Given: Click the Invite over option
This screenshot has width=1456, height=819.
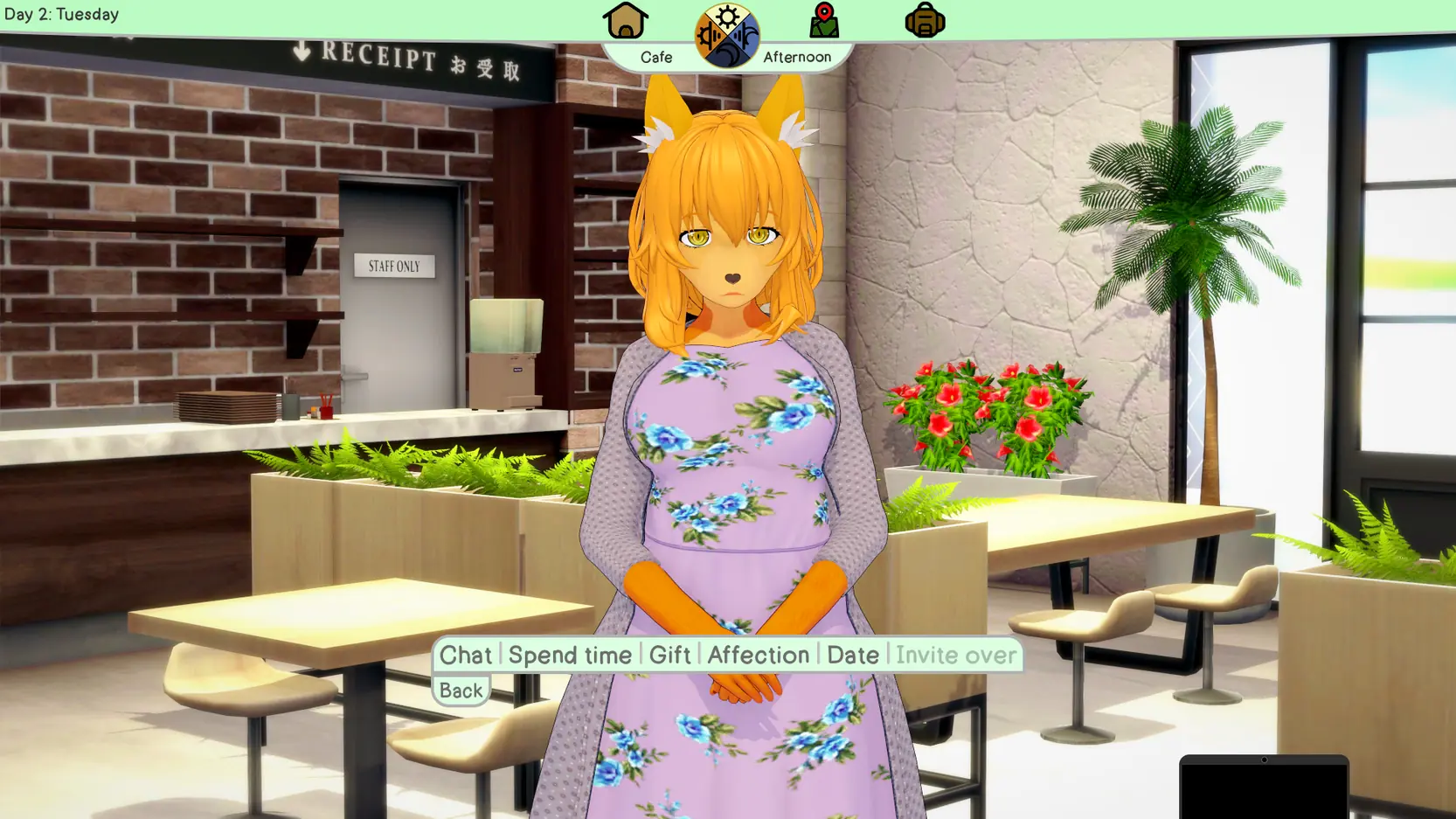Looking at the screenshot, I should [x=955, y=655].
